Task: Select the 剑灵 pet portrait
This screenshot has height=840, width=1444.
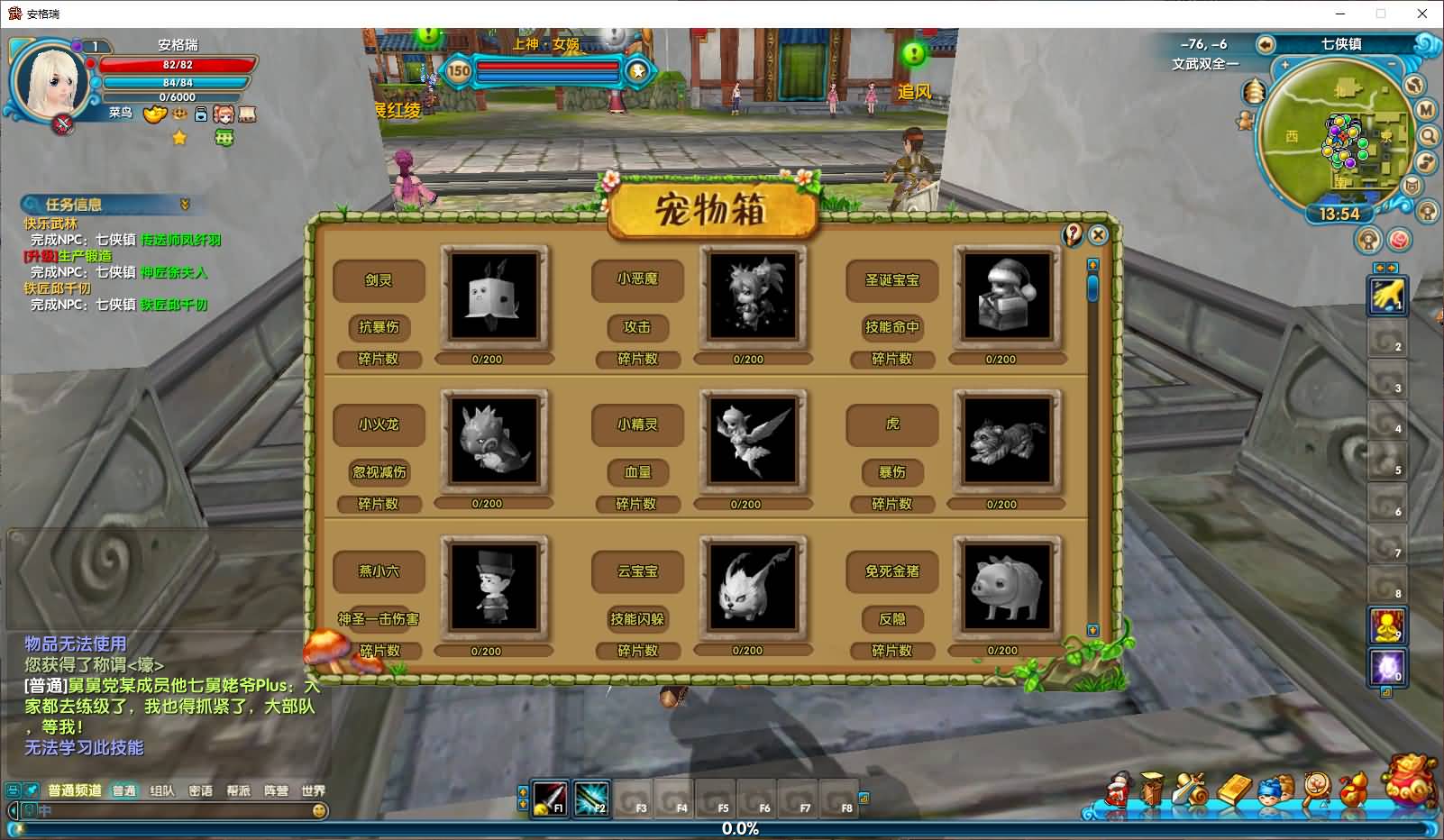Action: point(494,296)
